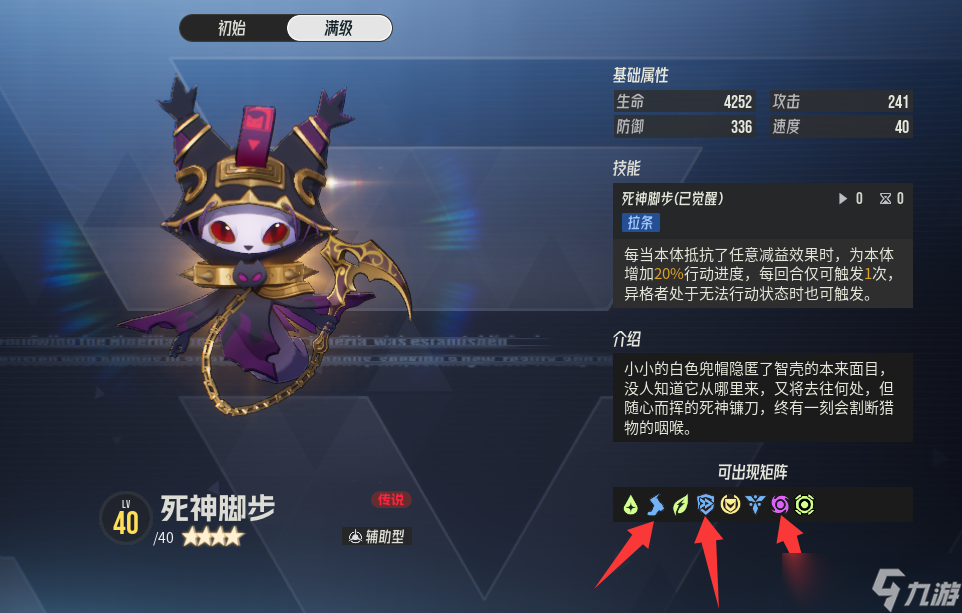Select the green droplet matrix icon

pyautogui.click(x=630, y=505)
